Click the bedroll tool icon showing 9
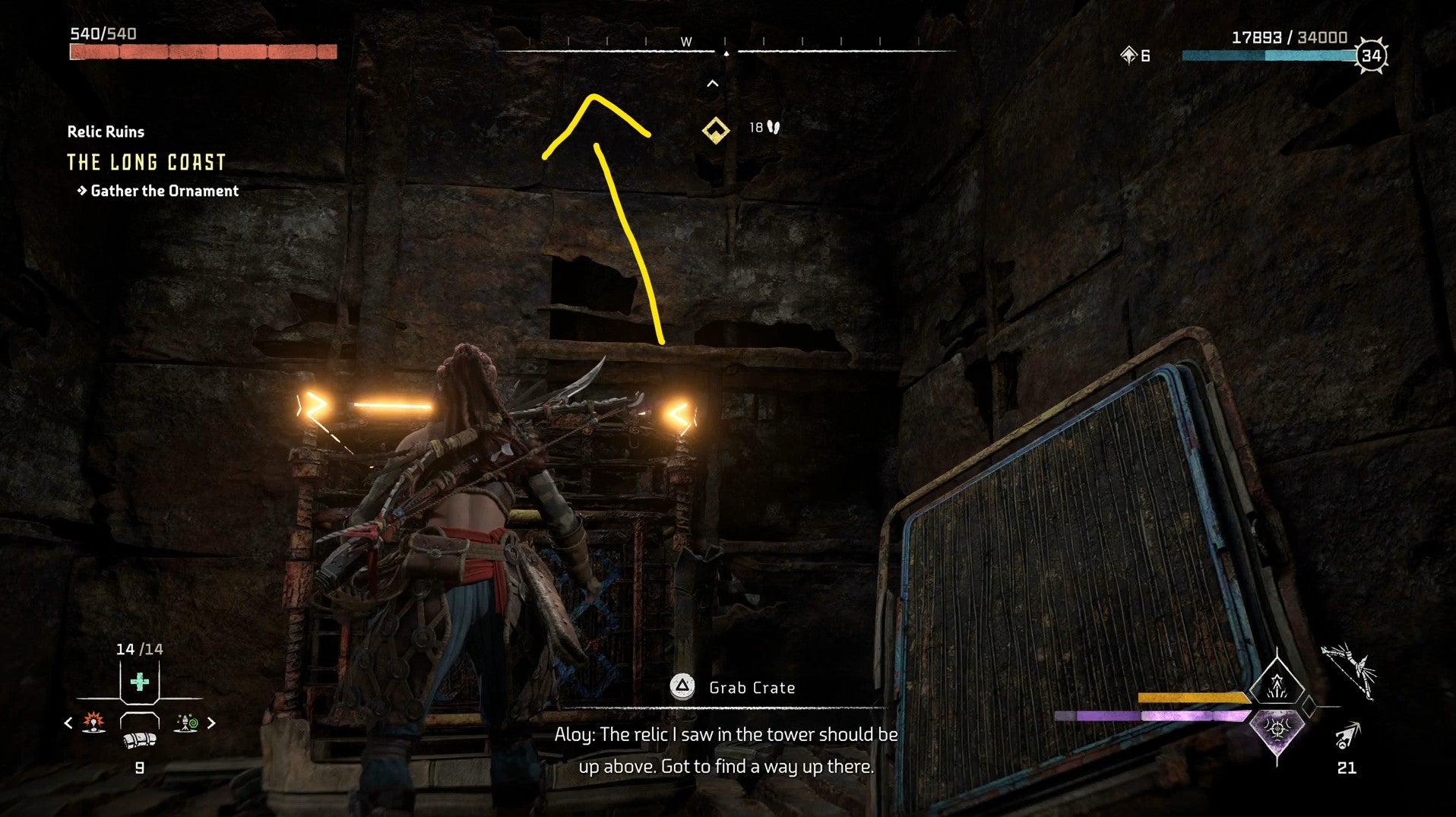Image resolution: width=1456 pixels, height=817 pixels. click(138, 740)
